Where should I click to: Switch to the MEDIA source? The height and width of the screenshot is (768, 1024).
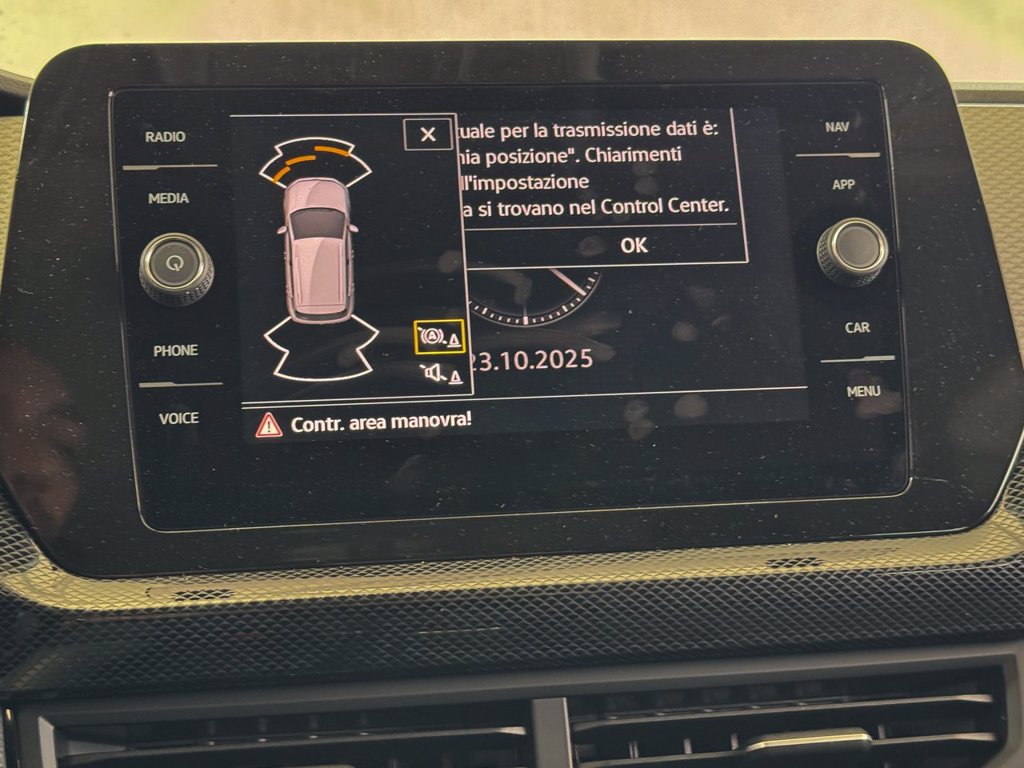pyautogui.click(x=168, y=198)
